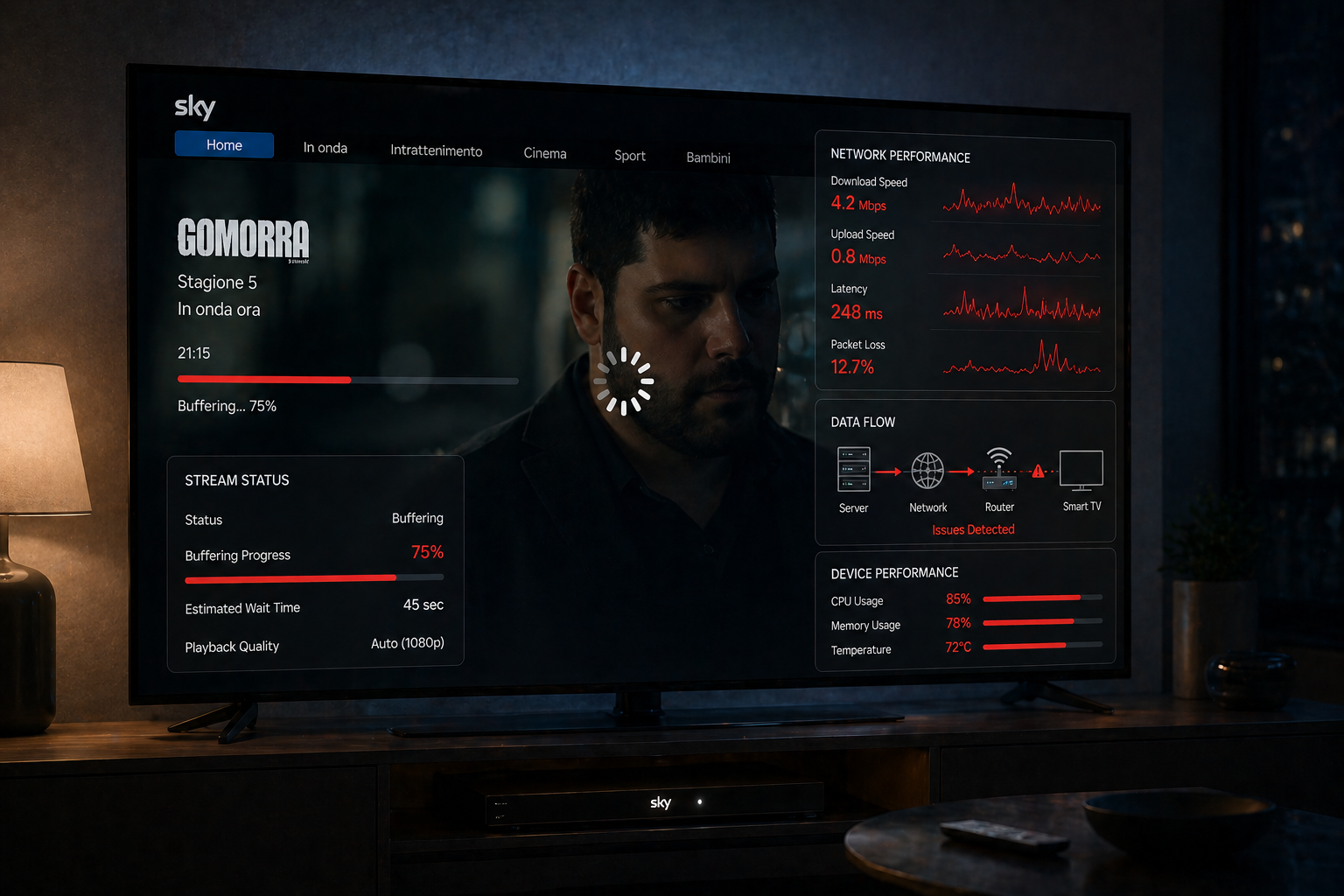Select the Server icon in Data Flow

tap(852, 468)
